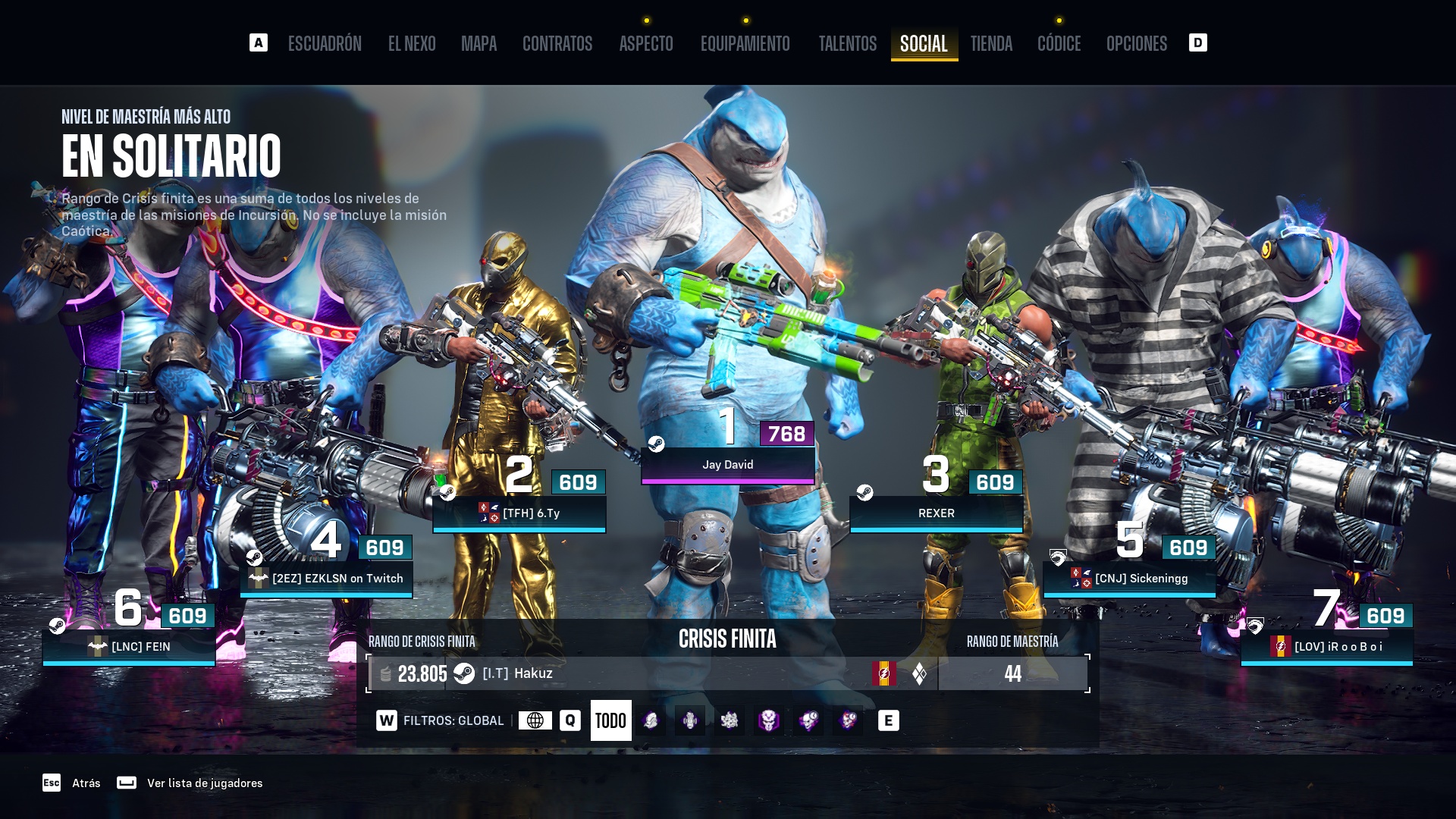Viewport: 1456px width, 819px height.
Task: Select your own Hakuz ranking row
Action: (652, 673)
